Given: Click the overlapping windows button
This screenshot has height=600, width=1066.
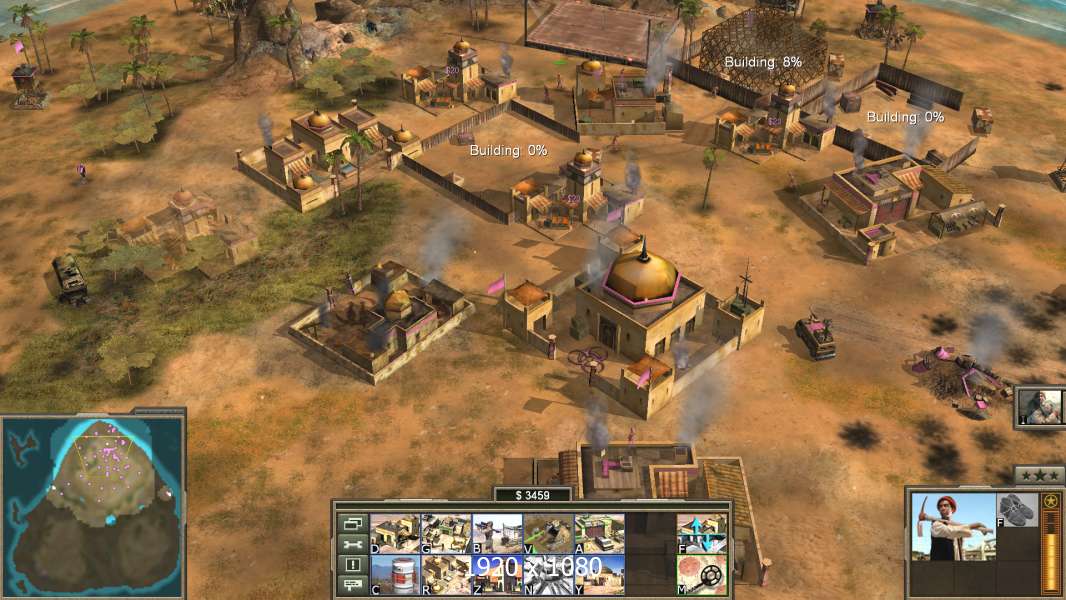Looking at the screenshot, I should click(352, 523).
